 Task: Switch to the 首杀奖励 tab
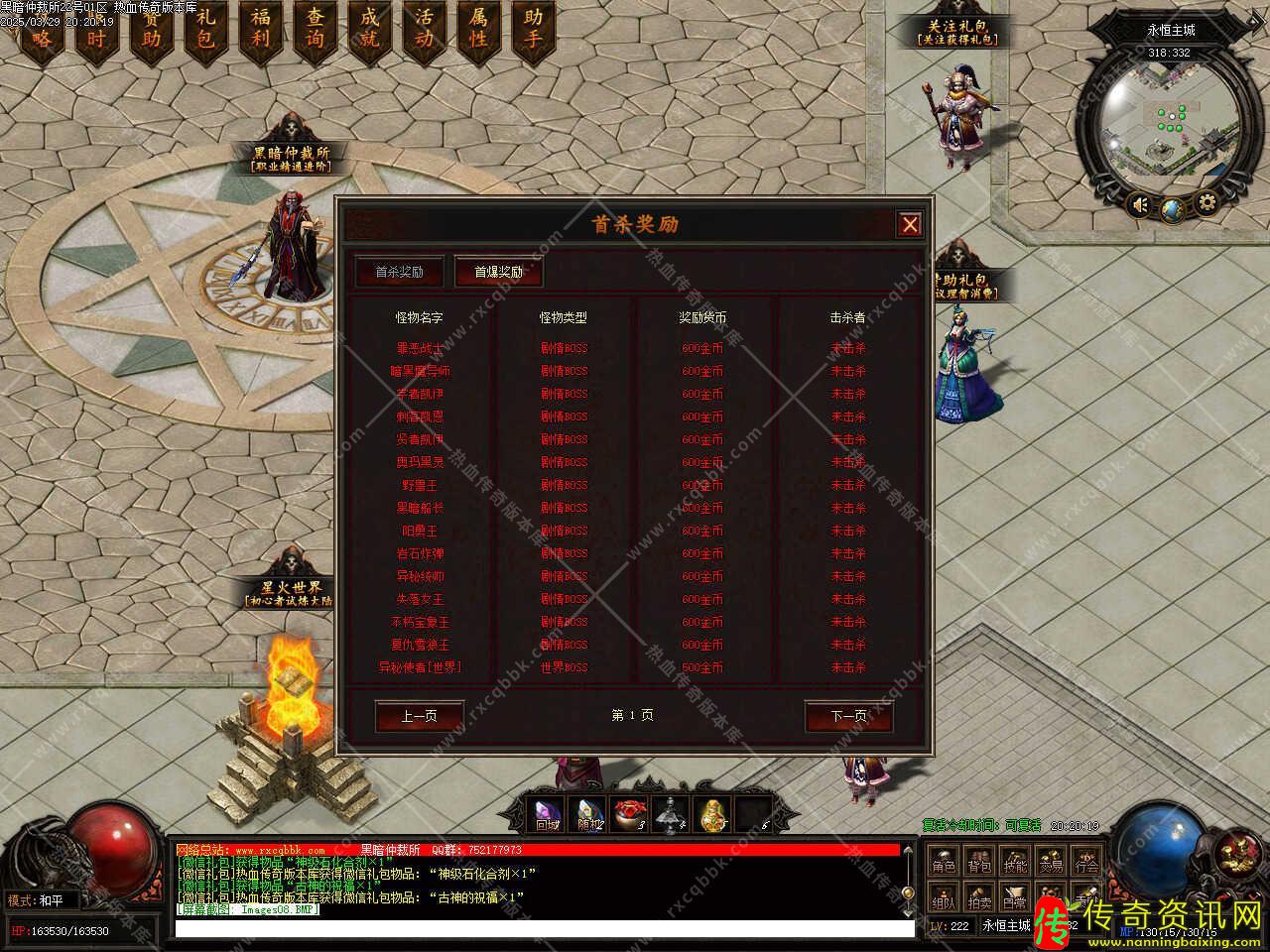coord(399,272)
